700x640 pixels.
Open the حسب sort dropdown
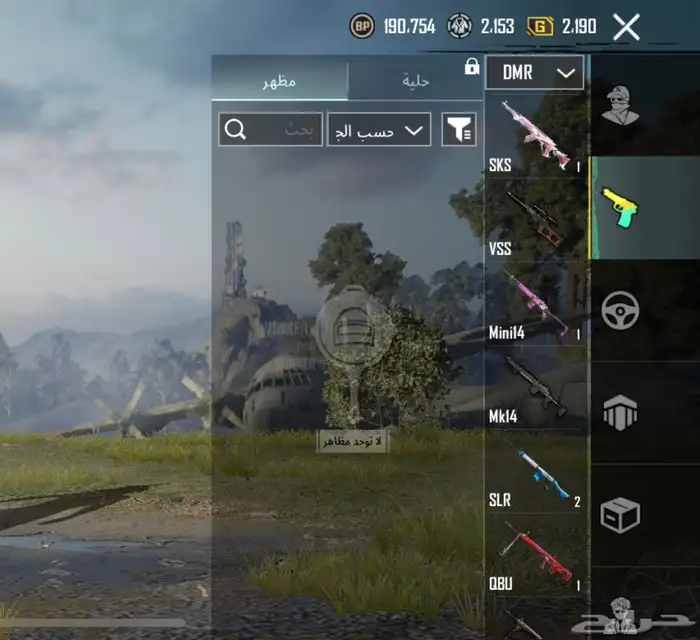(378, 129)
